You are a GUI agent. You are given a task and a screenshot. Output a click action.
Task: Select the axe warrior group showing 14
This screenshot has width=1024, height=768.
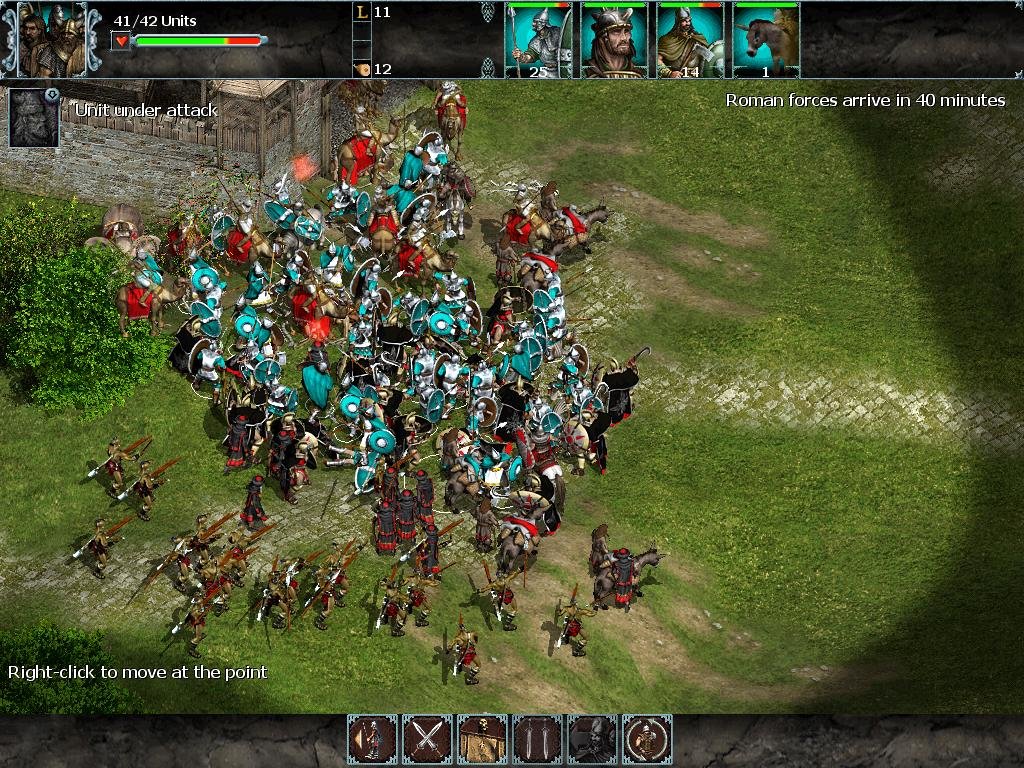[690, 40]
